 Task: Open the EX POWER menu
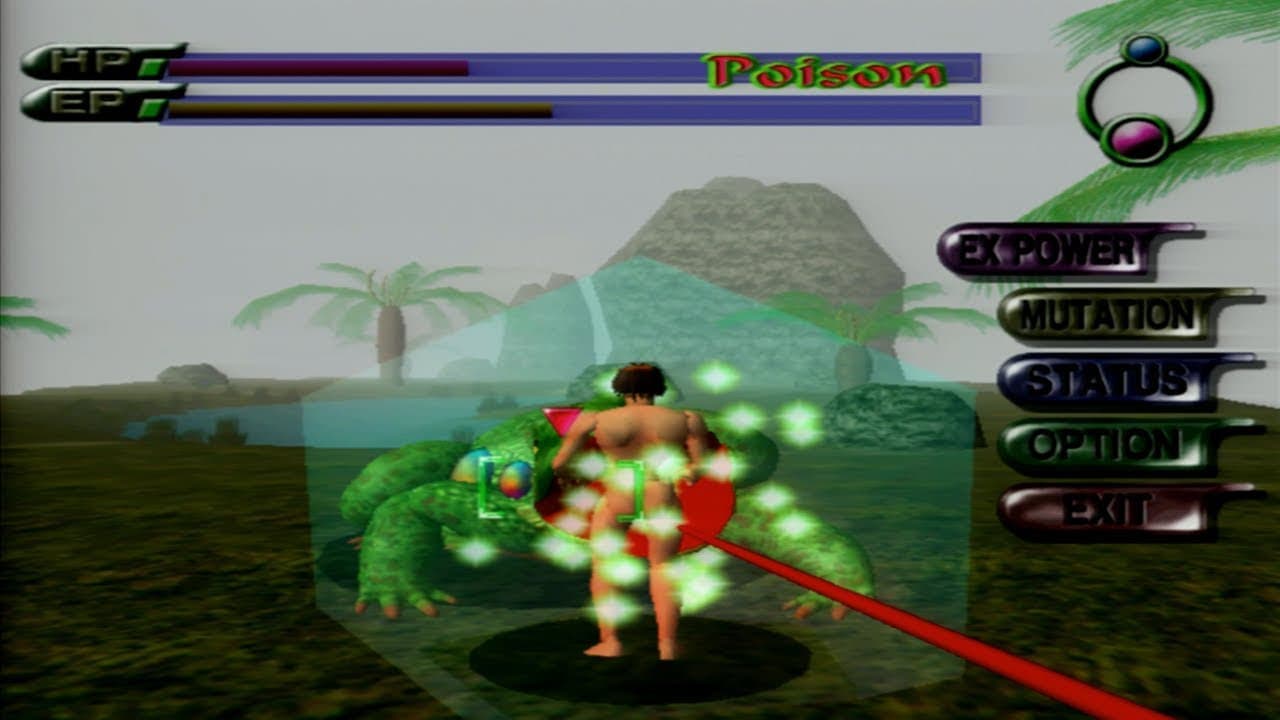click(x=1048, y=251)
